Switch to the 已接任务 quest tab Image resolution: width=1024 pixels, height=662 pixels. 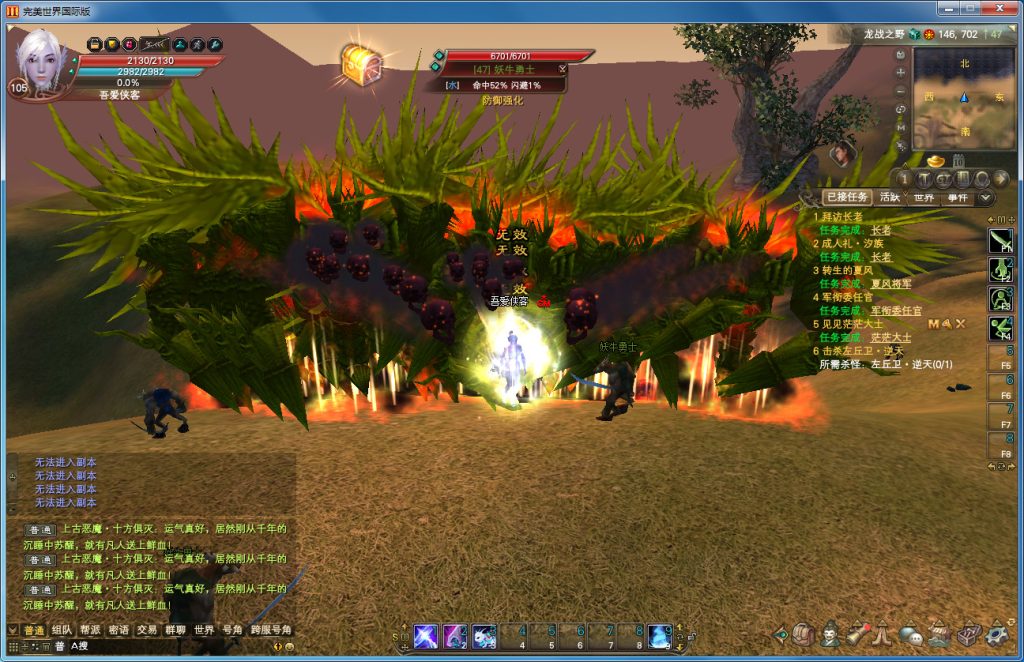[847, 198]
